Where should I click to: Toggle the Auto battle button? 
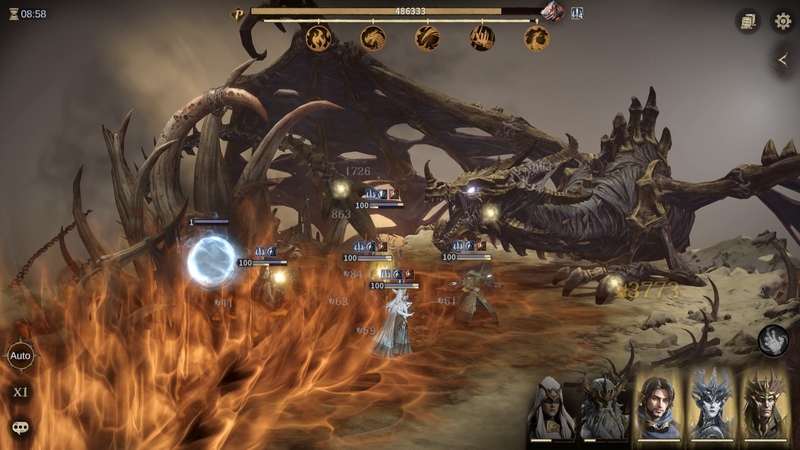[x=20, y=355]
